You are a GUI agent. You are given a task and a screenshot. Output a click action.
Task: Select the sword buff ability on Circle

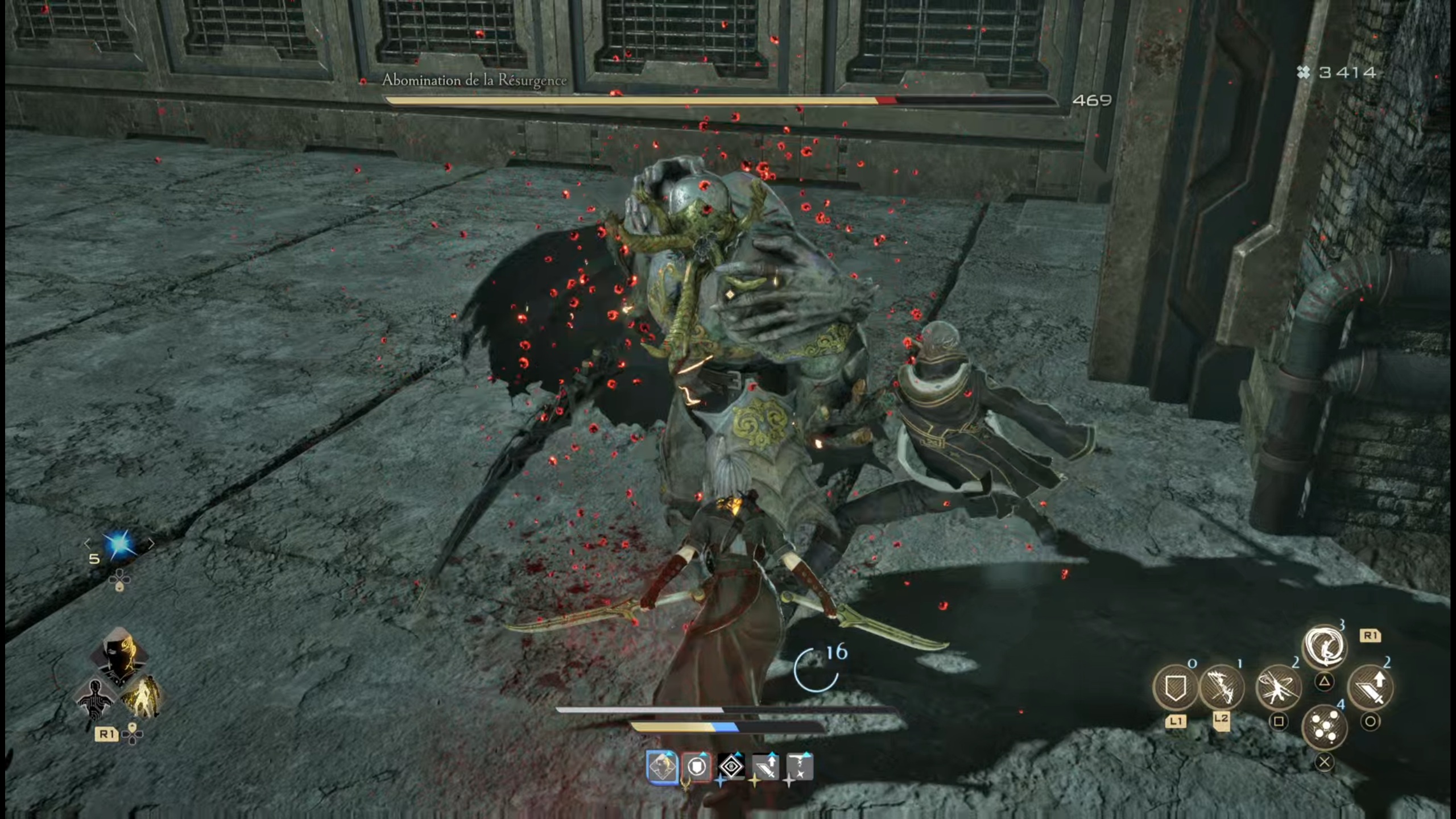[1371, 688]
